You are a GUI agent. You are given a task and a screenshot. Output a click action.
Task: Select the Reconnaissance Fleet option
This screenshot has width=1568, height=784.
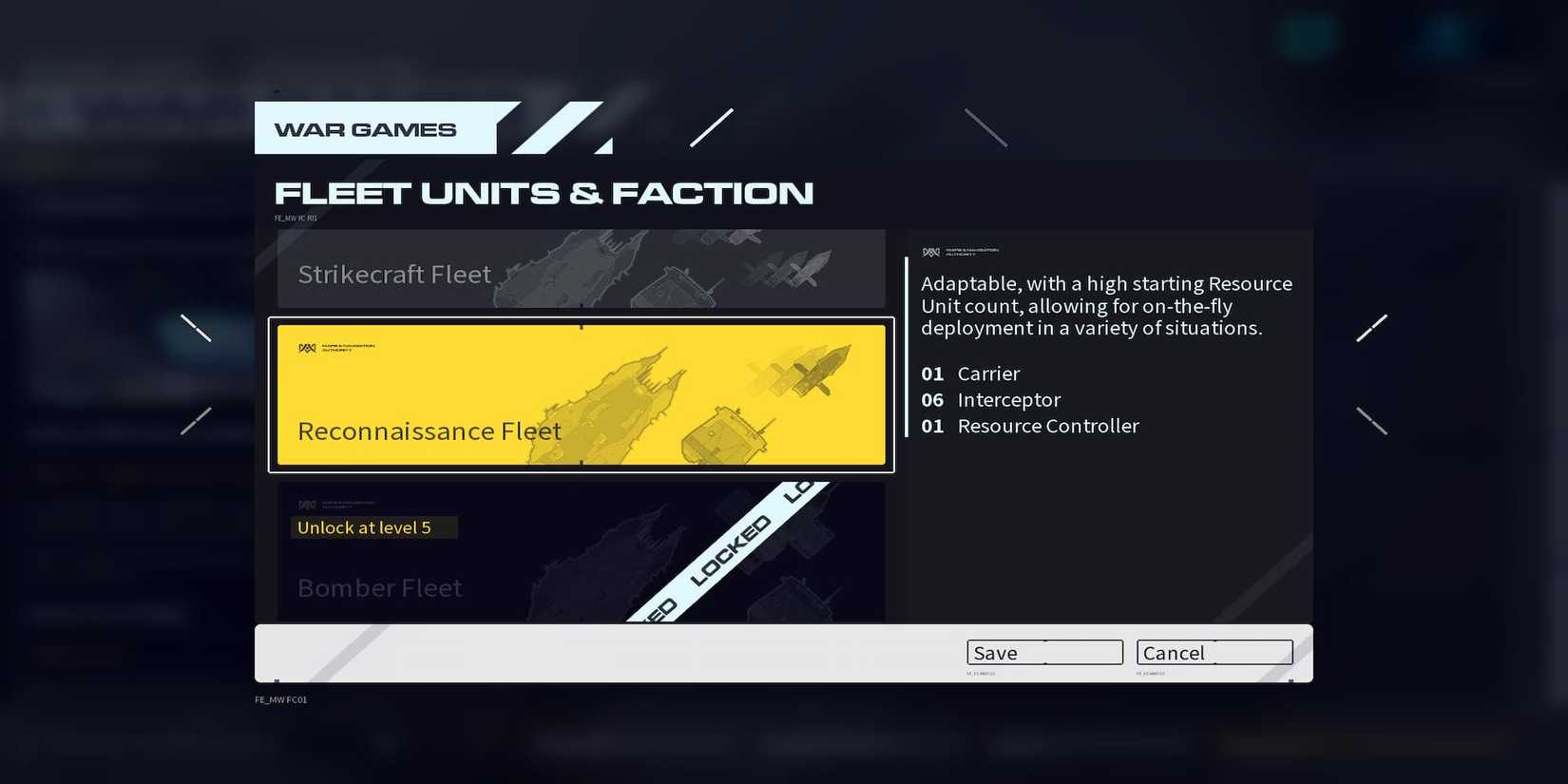pyautogui.click(x=582, y=394)
